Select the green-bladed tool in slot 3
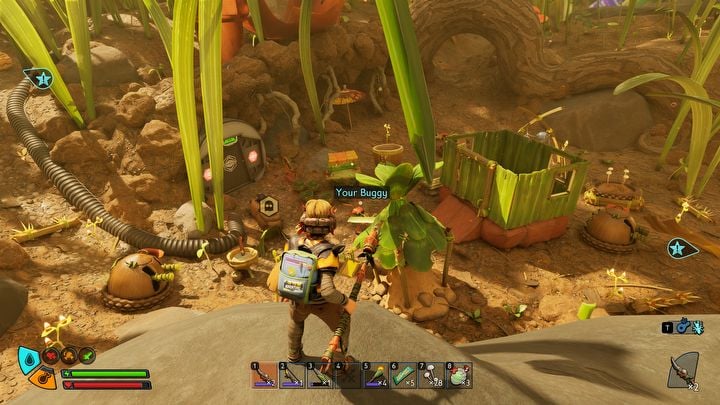 point(318,375)
